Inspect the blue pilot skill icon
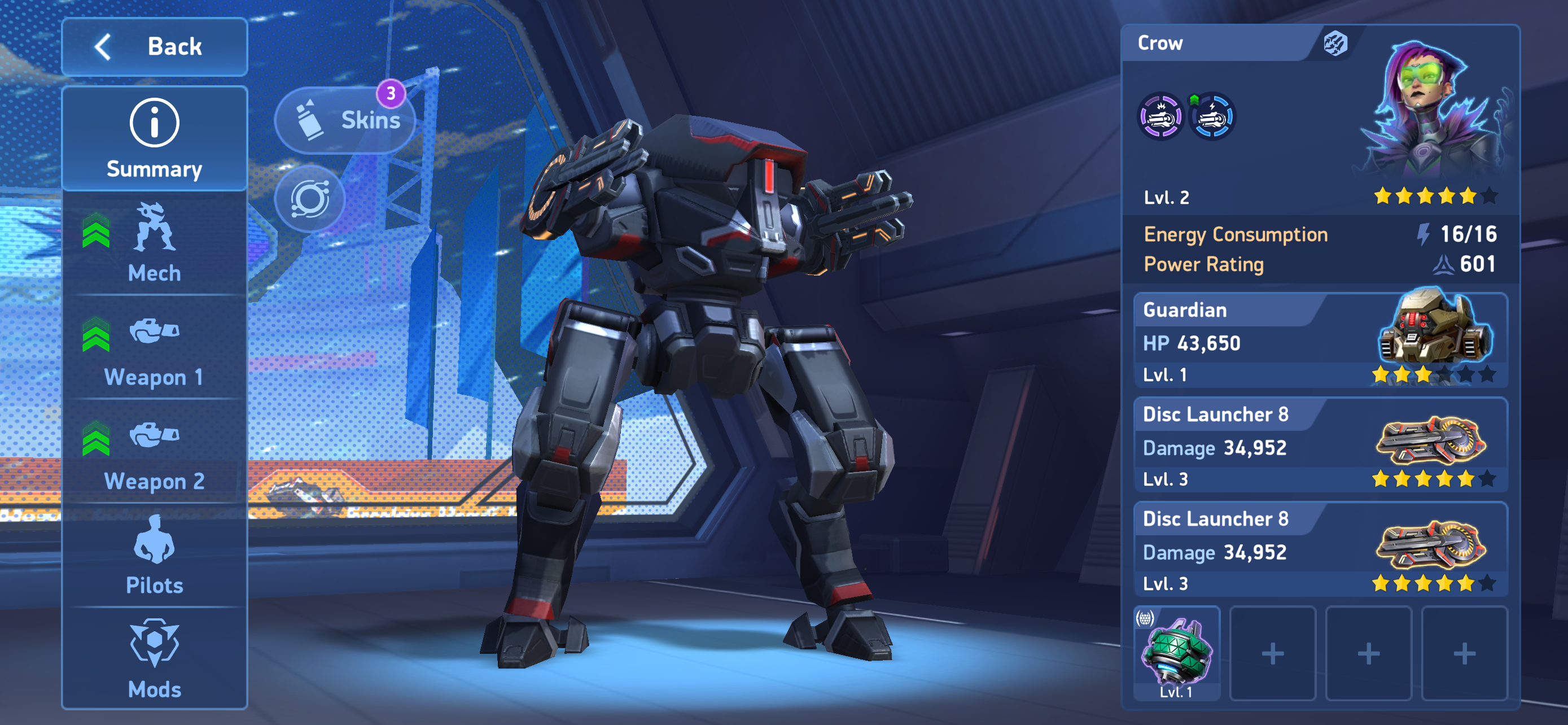Image resolution: width=1568 pixels, height=725 pixels. (1212, 116)
